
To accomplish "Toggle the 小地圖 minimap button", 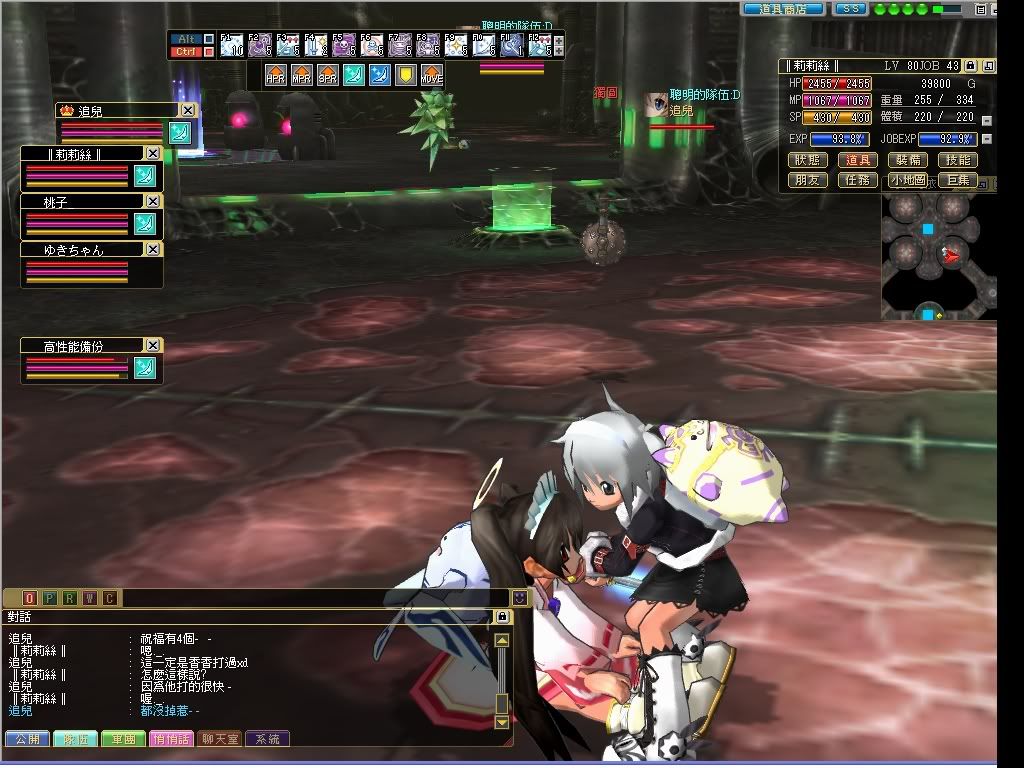I will [907, 180].
